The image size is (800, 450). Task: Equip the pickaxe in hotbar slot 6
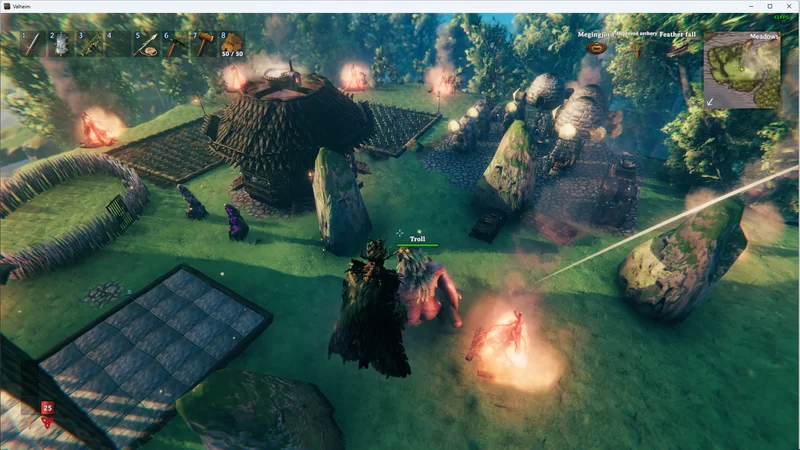coord(175,43)
